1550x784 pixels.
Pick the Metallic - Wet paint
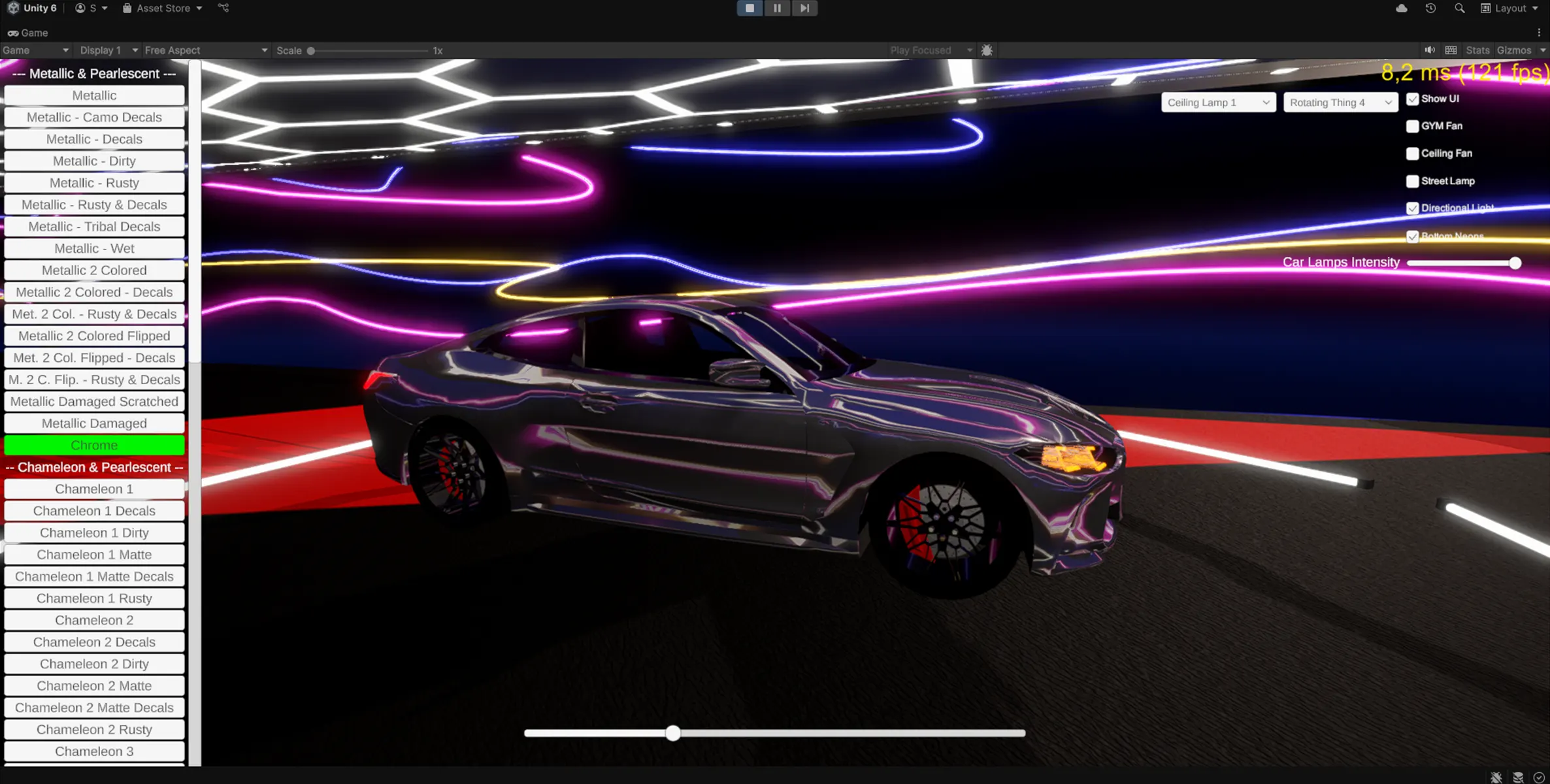[x=94, y=248]
